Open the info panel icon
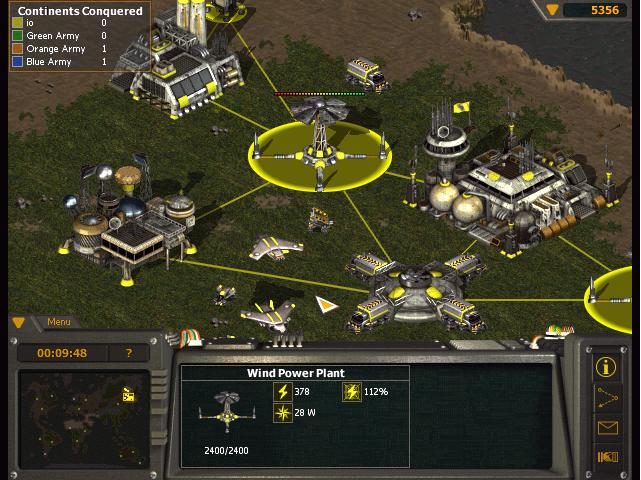Viewport: 641px width, 480px height. tap(606, 366)
